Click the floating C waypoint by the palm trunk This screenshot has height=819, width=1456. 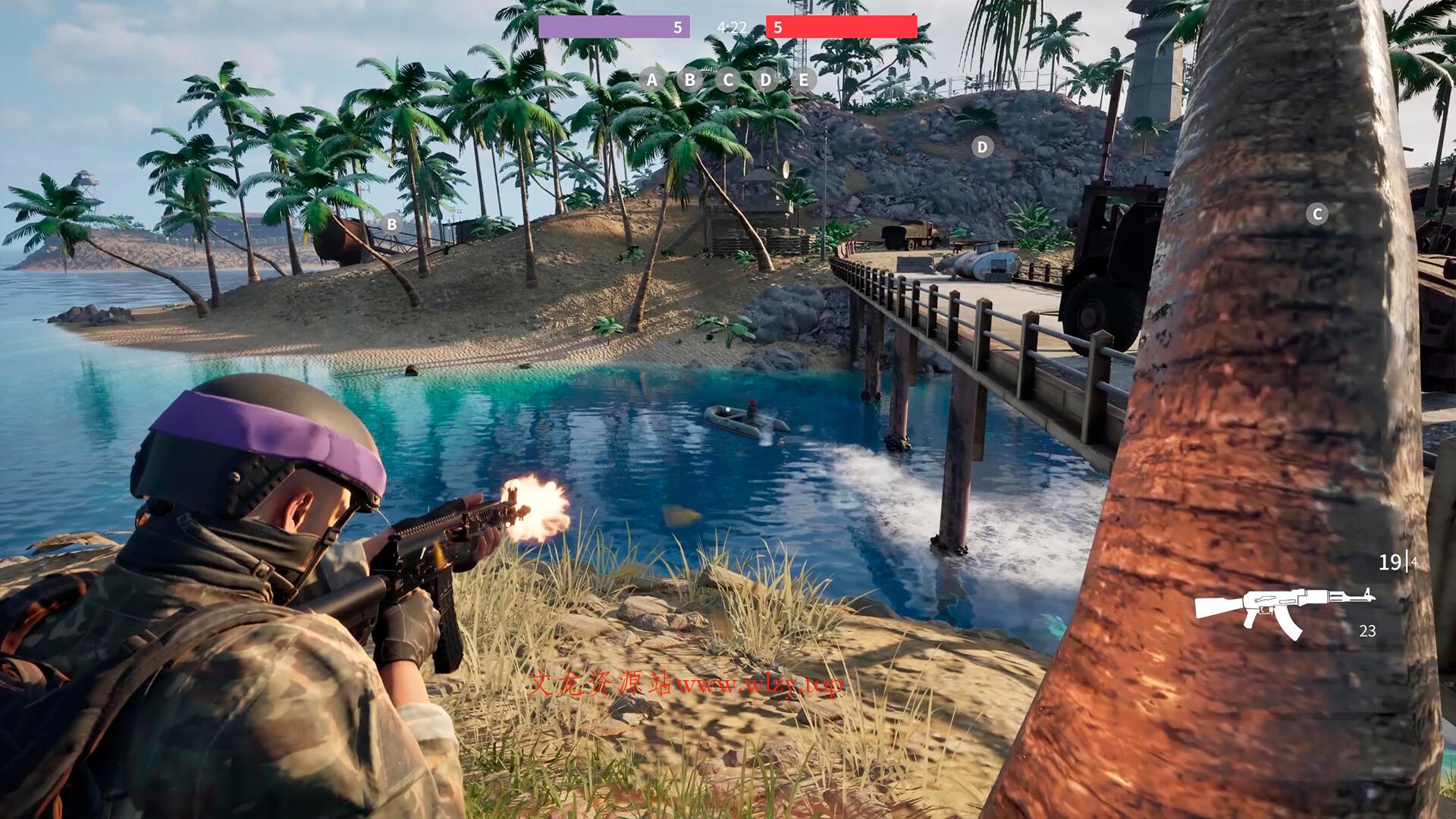(1317, 215)
